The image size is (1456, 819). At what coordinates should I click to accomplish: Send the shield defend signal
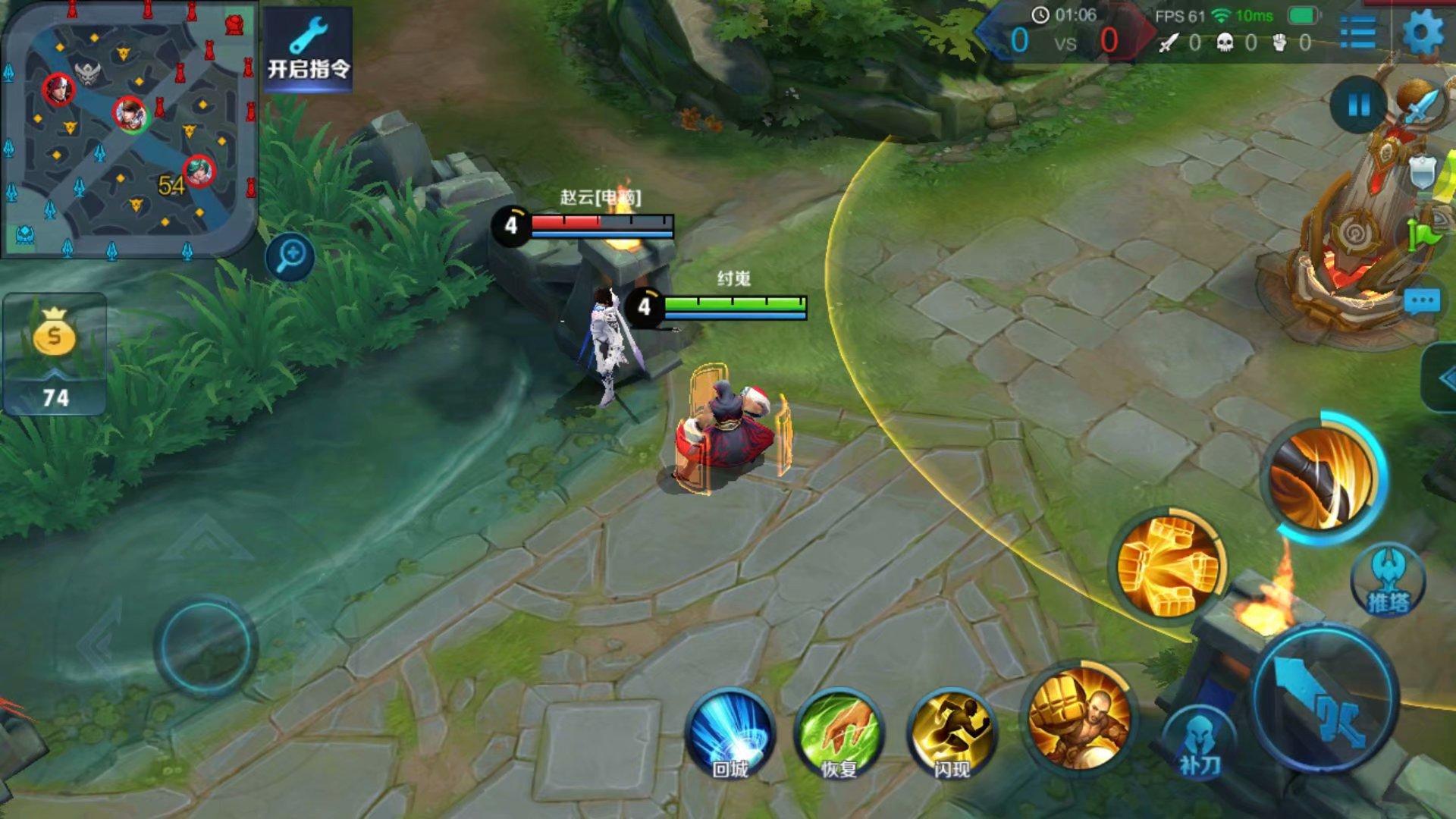pyautogui.click(x=1421, y=173)
